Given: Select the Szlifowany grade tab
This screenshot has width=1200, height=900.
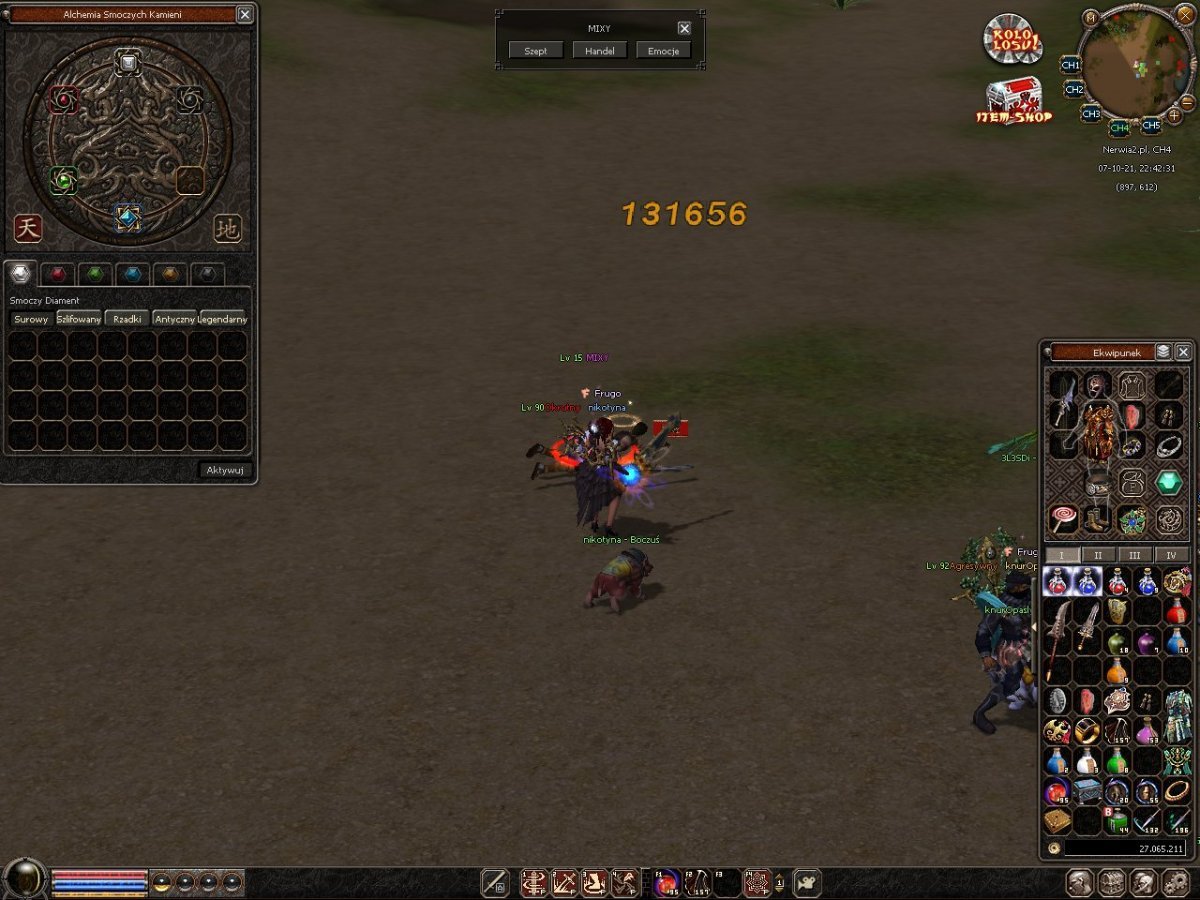Looking at the screenshot, I should 79,319.
